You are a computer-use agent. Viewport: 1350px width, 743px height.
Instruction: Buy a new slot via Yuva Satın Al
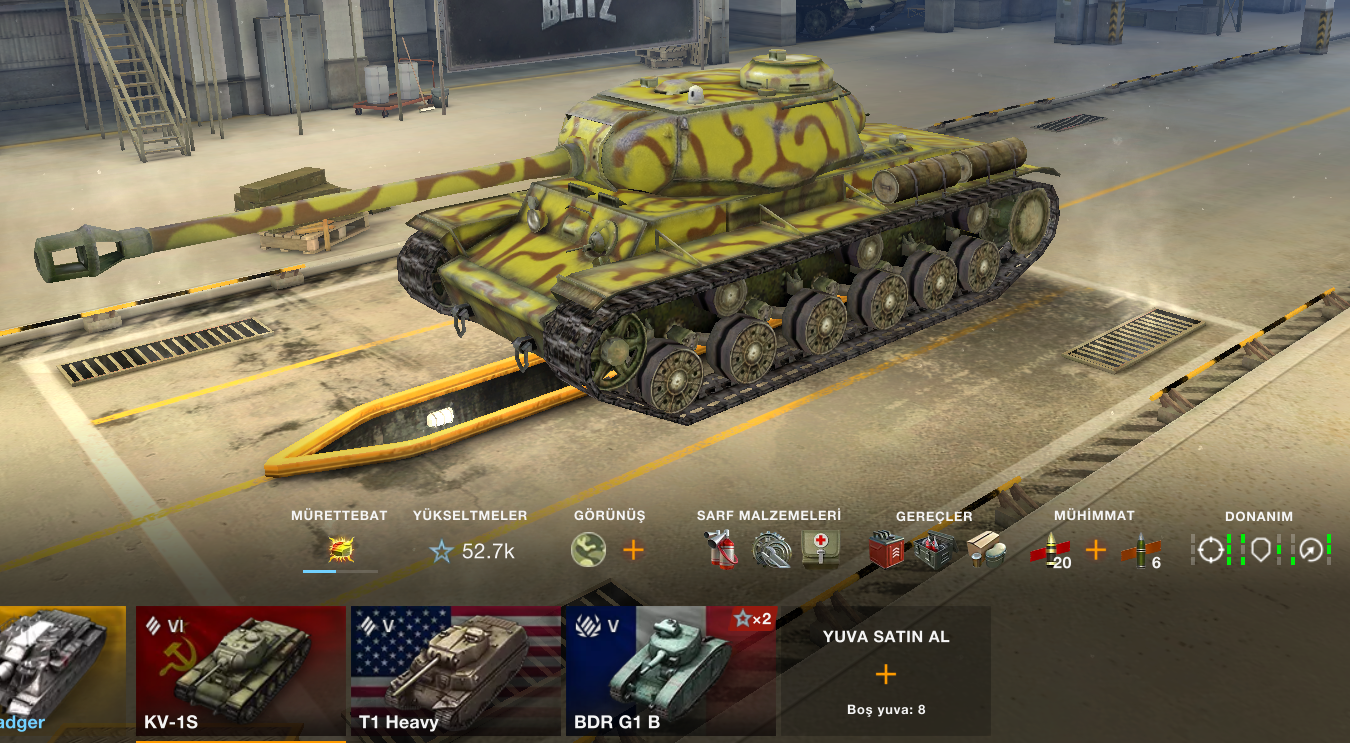(x=886, y=672)
